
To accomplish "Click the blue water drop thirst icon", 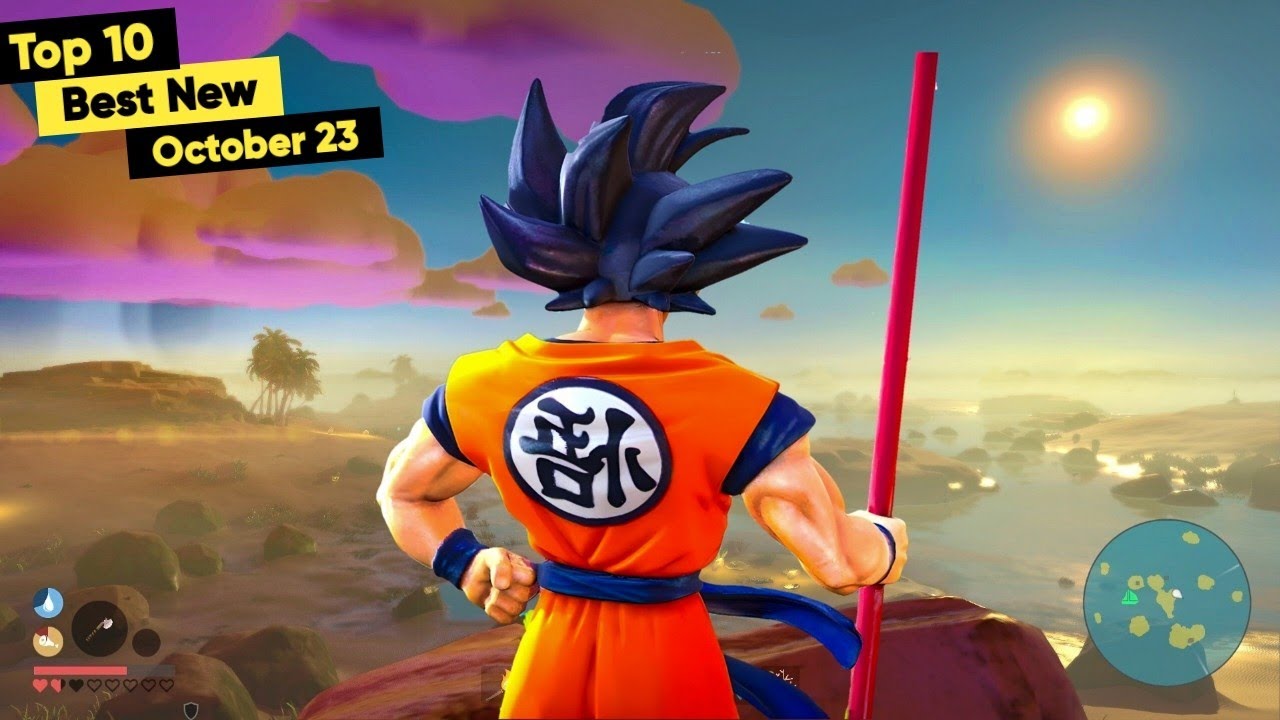I will coord(48,602).
